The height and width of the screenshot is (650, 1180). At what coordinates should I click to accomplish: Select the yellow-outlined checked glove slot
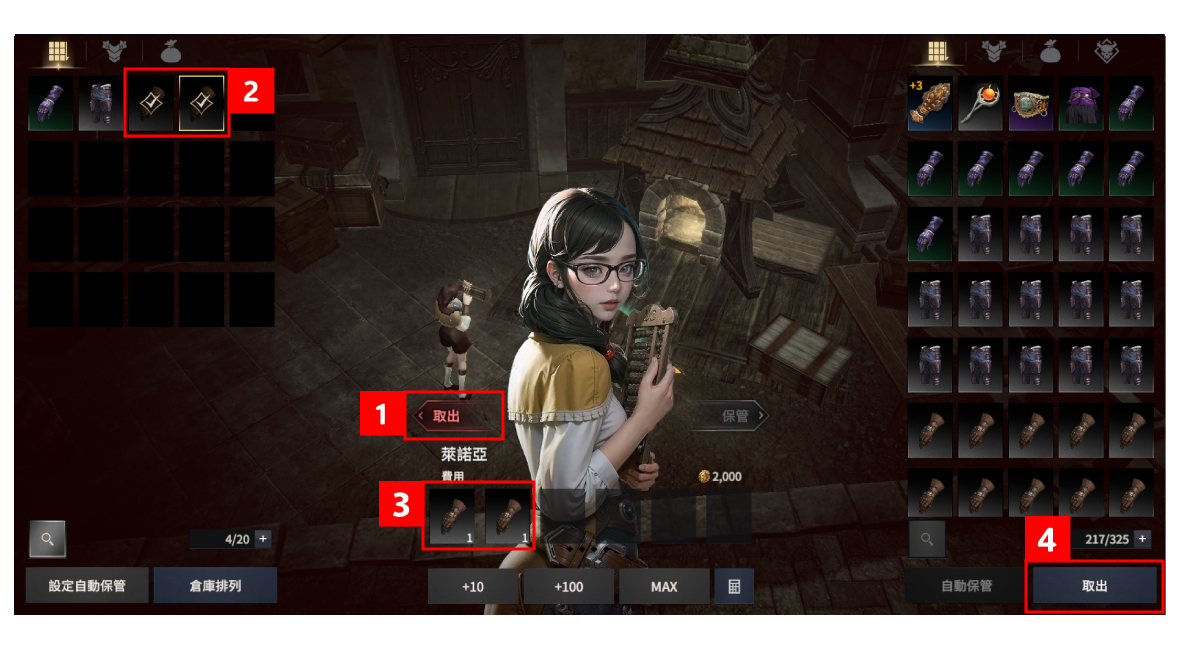tap(202, 104)
